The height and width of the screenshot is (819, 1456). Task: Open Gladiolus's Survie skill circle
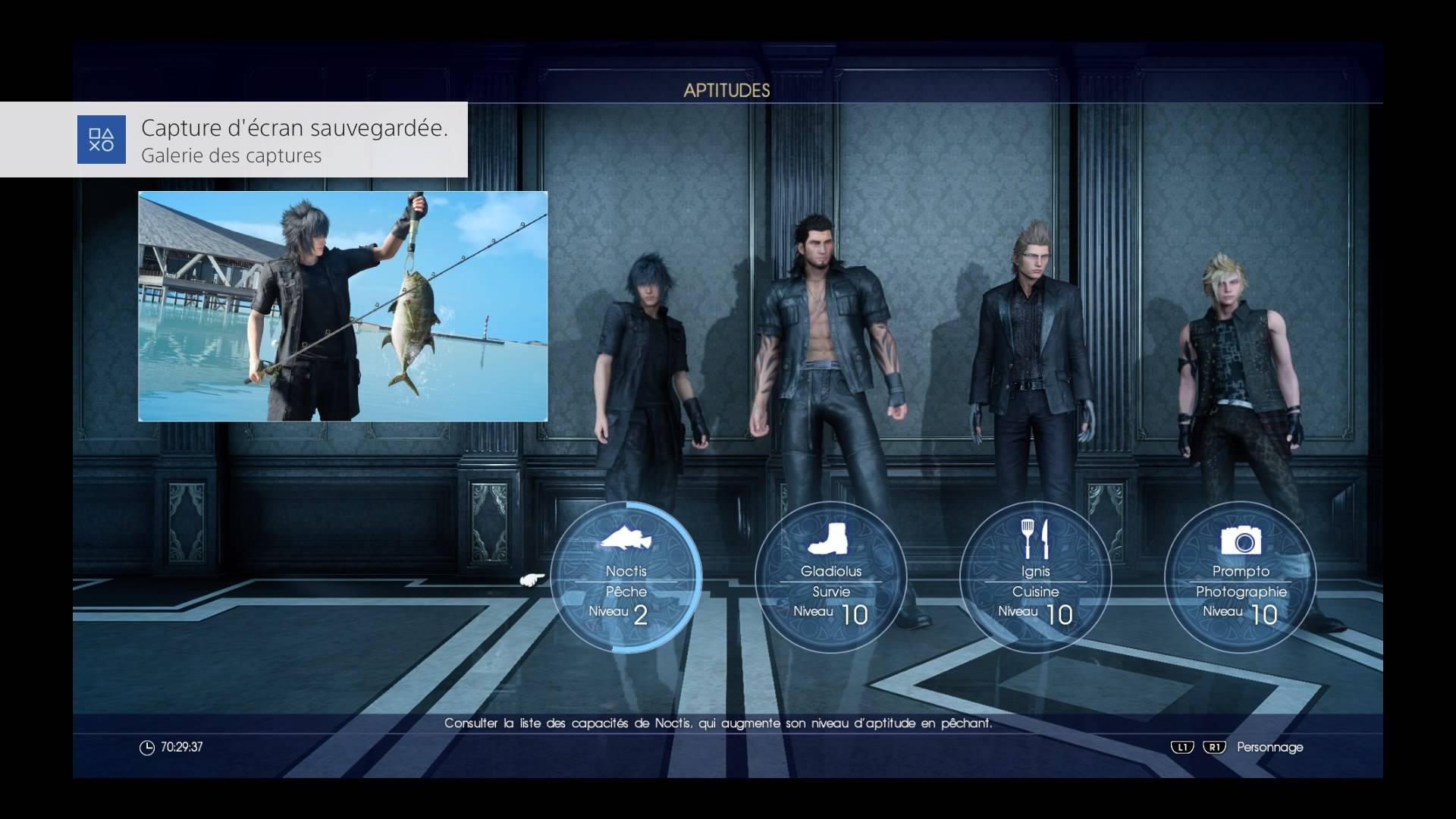pyautogui.click(x=831, y=578)
